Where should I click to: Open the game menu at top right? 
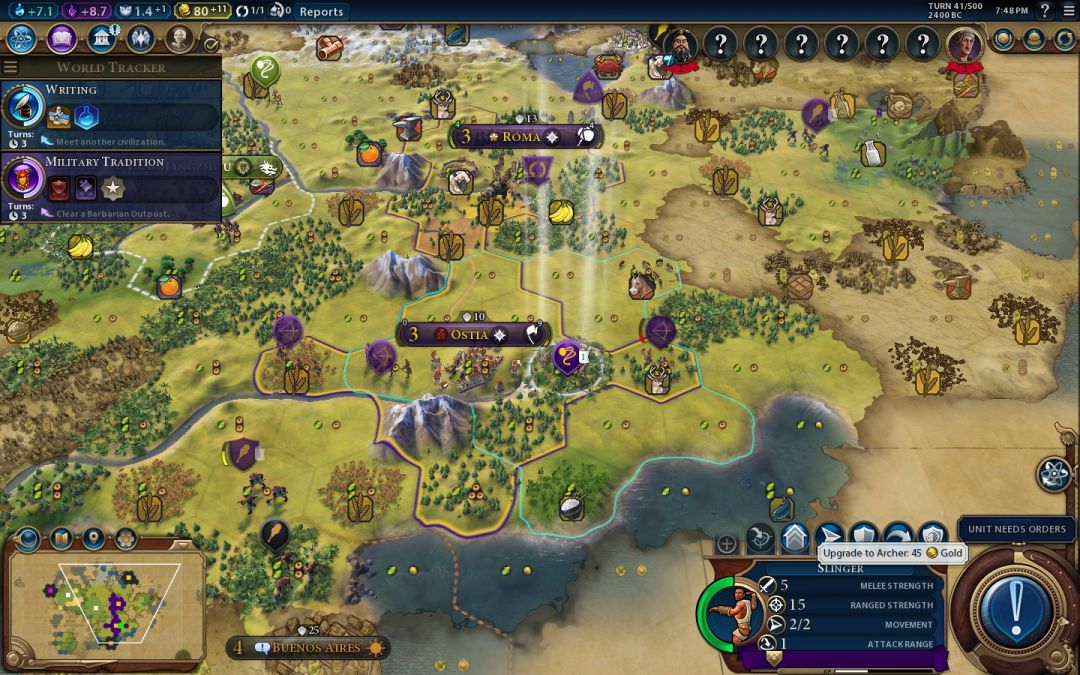[x=1069, y=11]
